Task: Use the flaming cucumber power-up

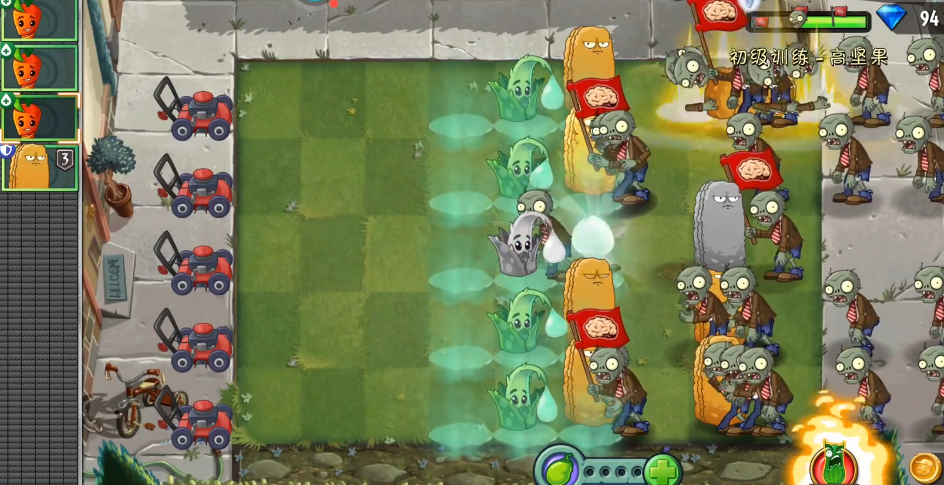Action: (x=834, y=462)
